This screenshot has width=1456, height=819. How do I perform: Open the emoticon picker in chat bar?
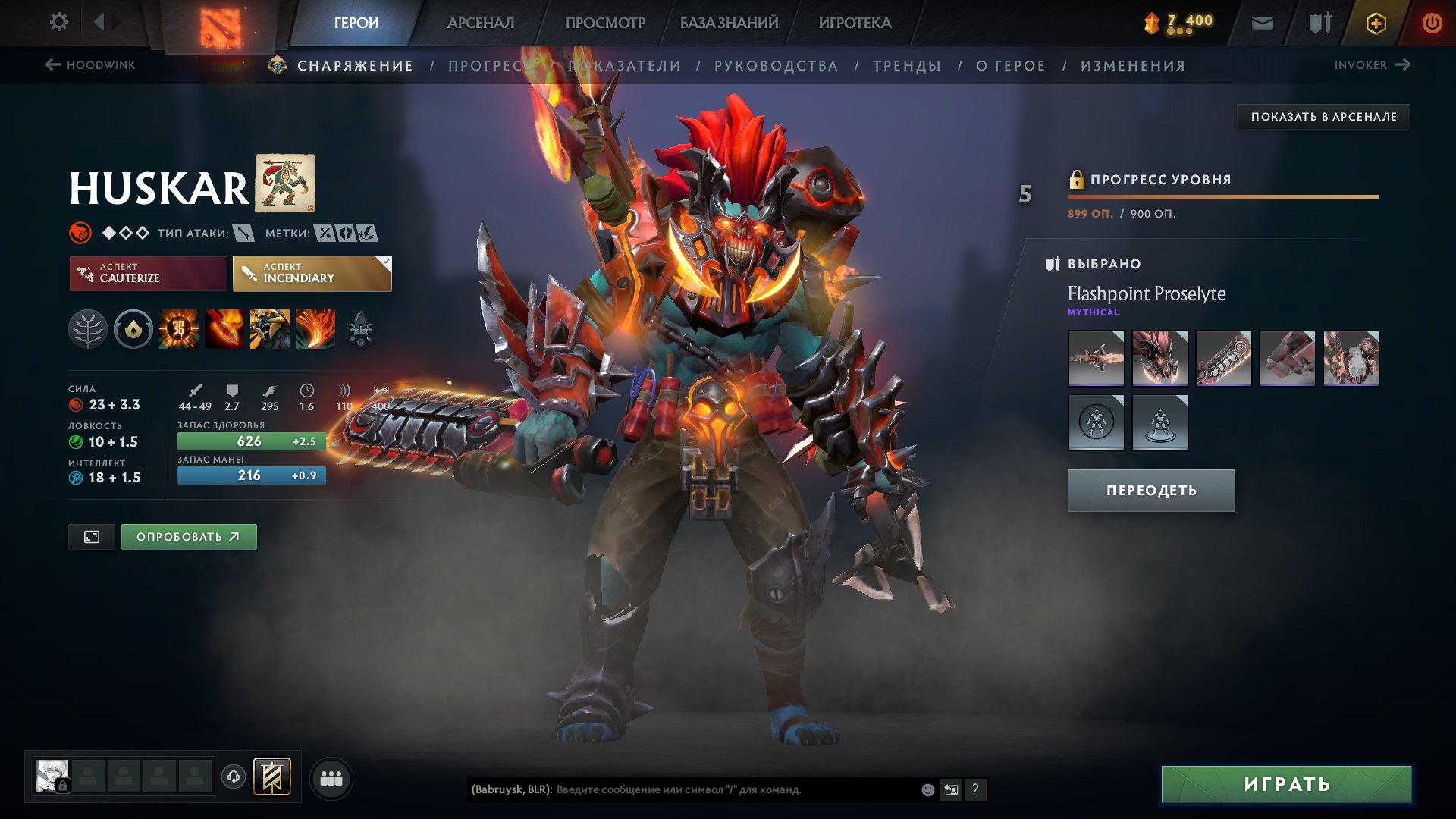(x=927, y=789)
